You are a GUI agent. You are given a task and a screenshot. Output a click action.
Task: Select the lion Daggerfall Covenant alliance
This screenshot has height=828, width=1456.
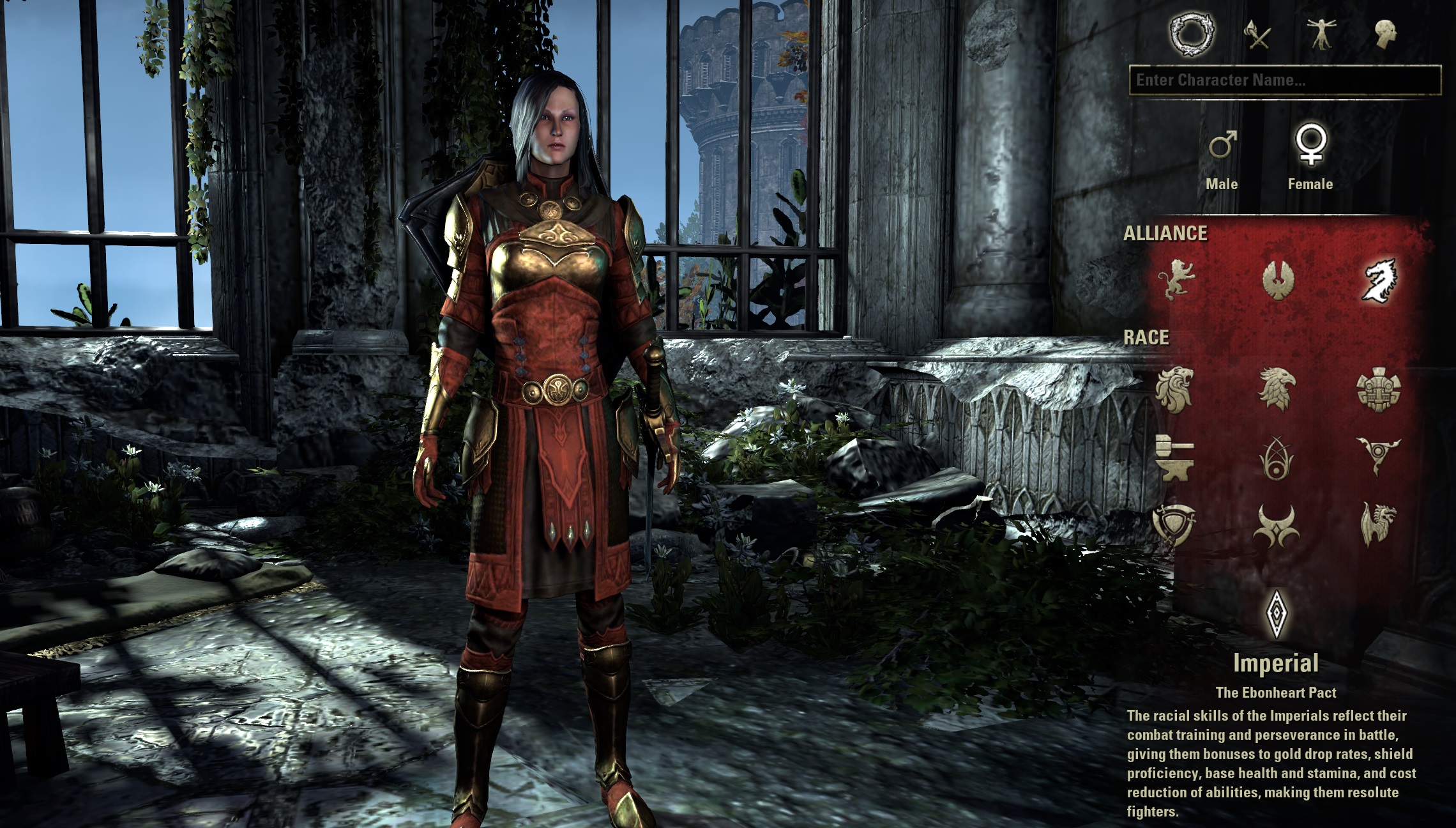point(1176,280)
